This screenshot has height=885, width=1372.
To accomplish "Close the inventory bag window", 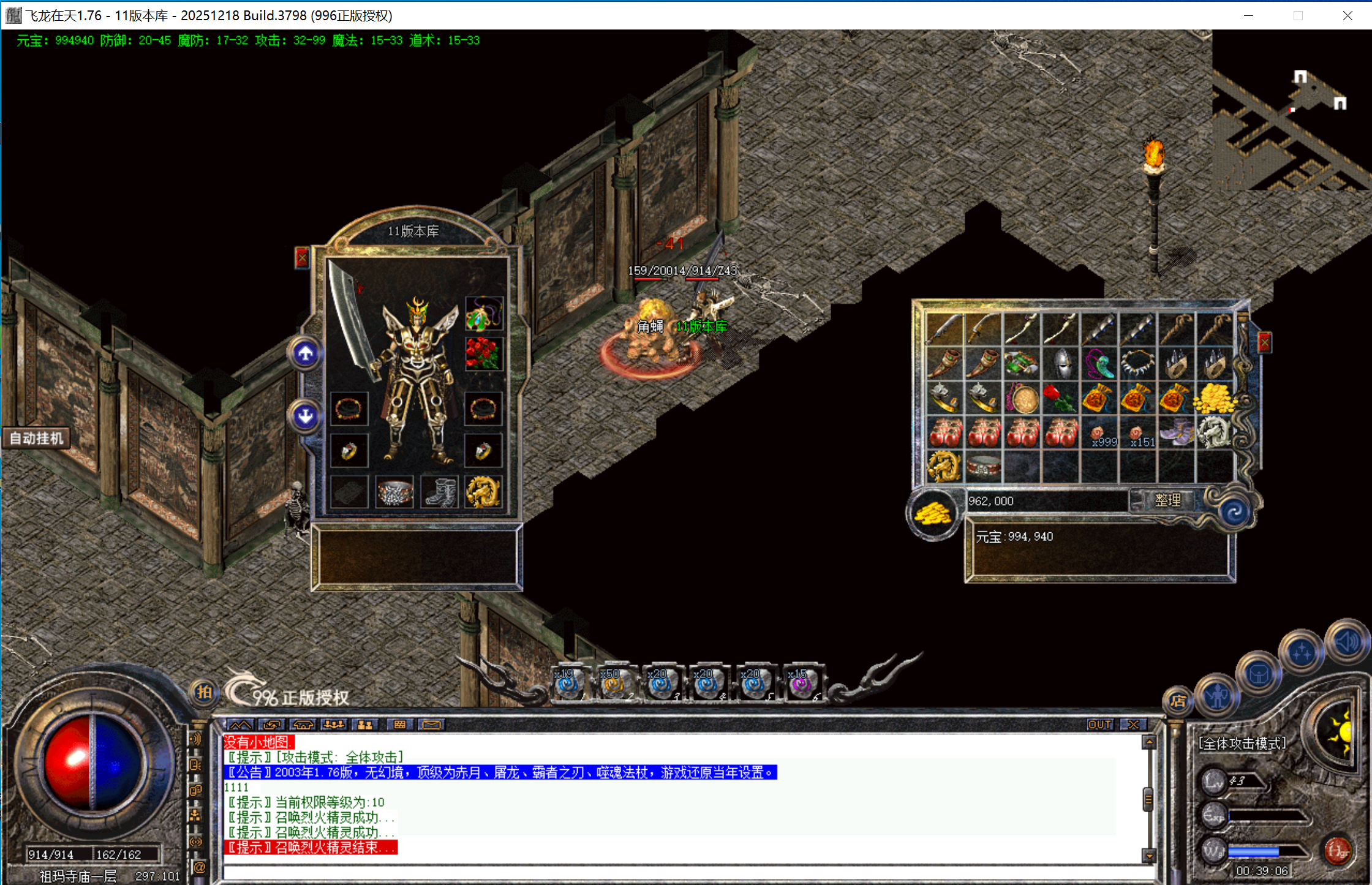I will coord(1264,342).
